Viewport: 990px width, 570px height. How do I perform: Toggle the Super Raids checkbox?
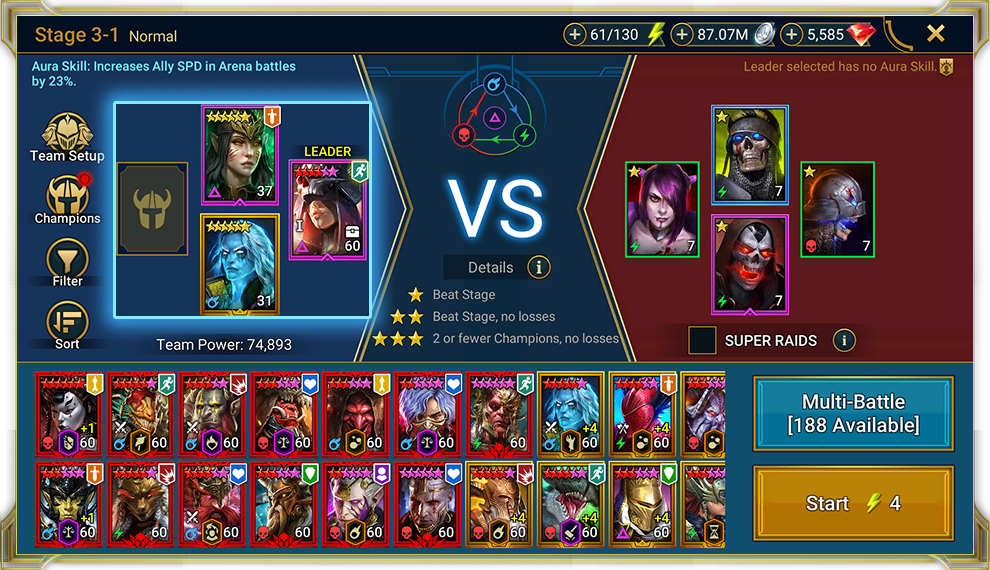click(702, 341)
